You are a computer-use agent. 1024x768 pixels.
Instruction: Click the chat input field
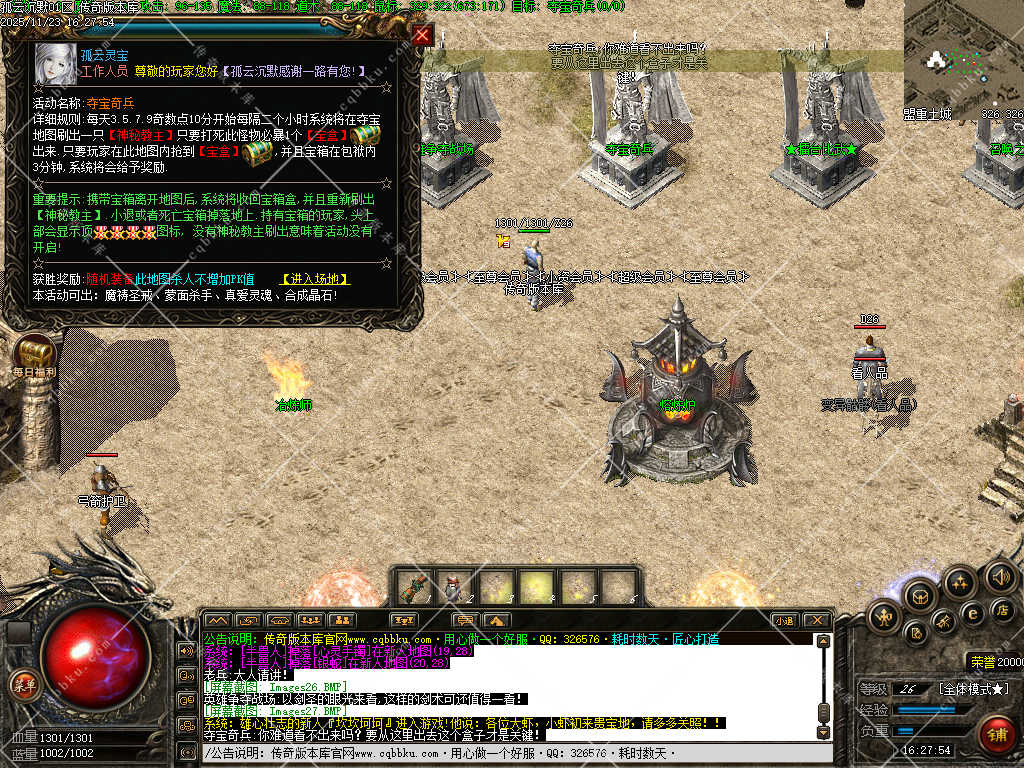click(x=500, y=752)
